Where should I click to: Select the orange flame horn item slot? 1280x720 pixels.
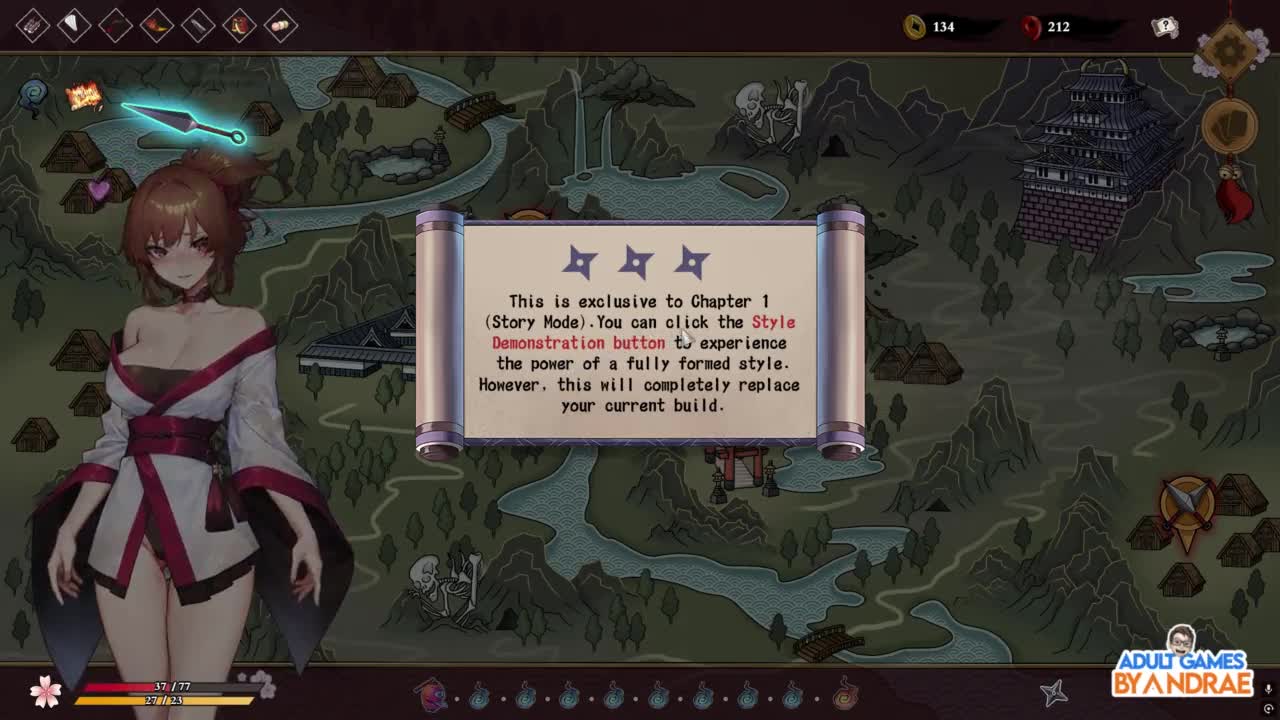click(x=157, y=26)
